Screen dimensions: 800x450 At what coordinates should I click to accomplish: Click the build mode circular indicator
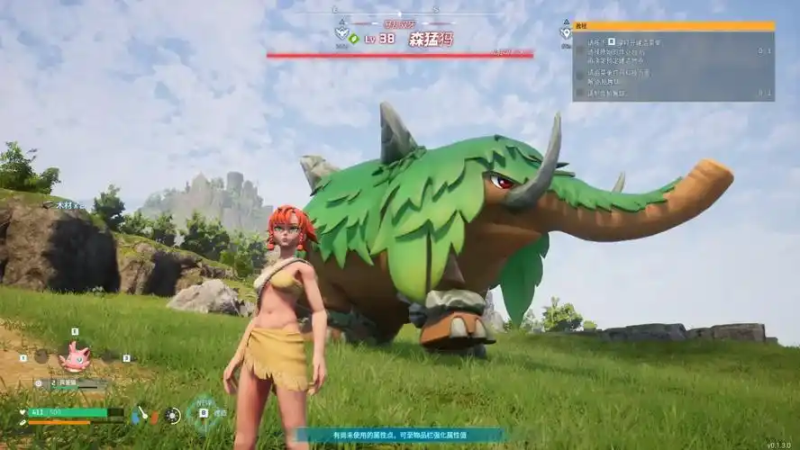[x=205, y=414]
